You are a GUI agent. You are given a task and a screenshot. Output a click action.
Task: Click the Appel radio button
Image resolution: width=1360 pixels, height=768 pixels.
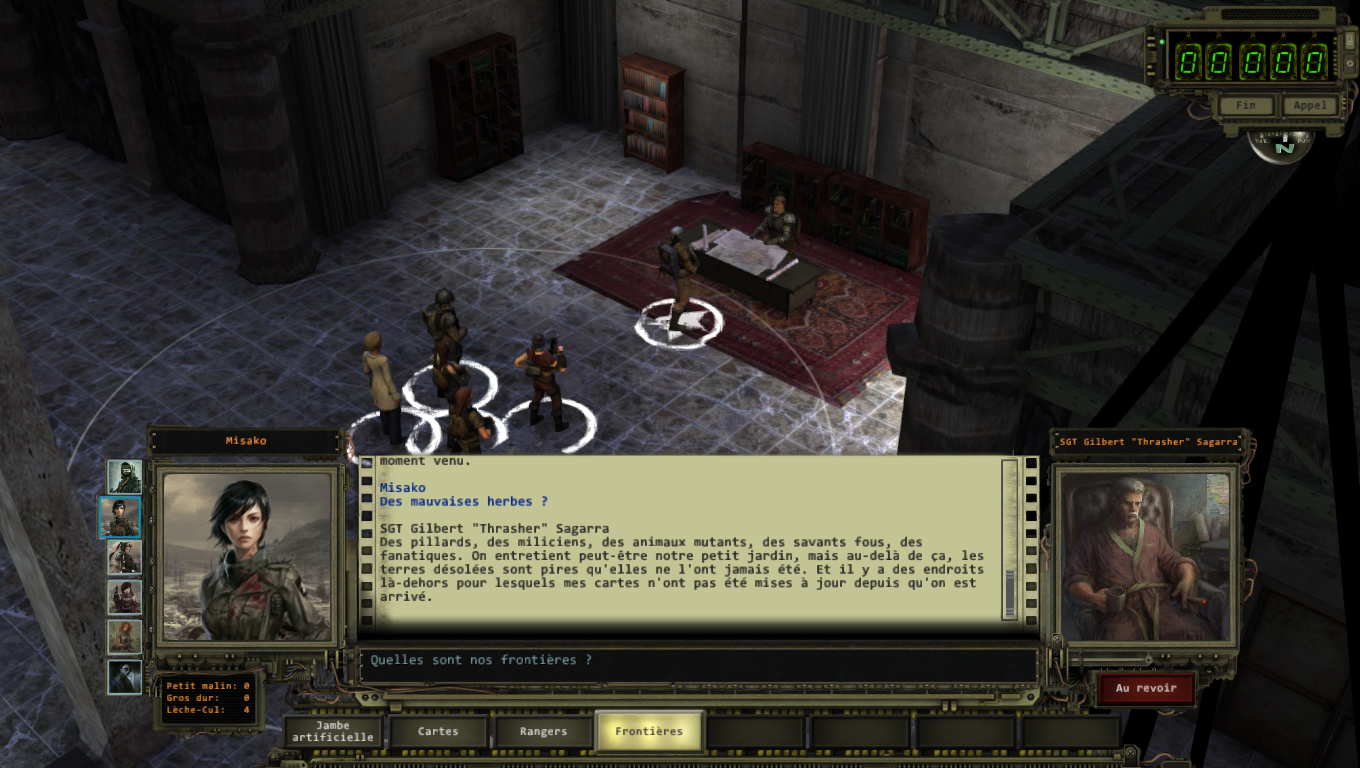point(1309,105)
